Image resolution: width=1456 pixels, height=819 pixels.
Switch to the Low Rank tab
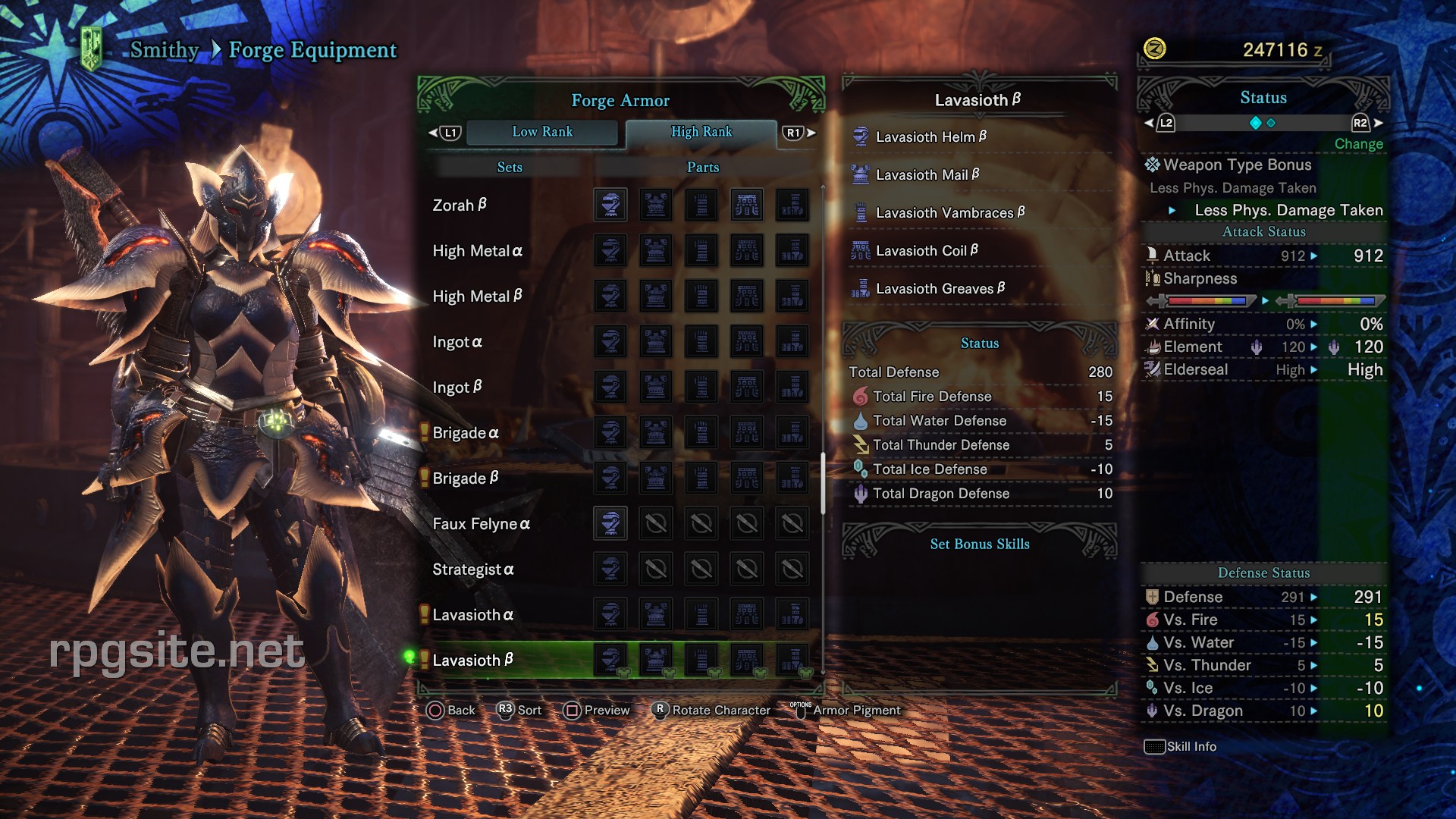click(x=542, y=132)
